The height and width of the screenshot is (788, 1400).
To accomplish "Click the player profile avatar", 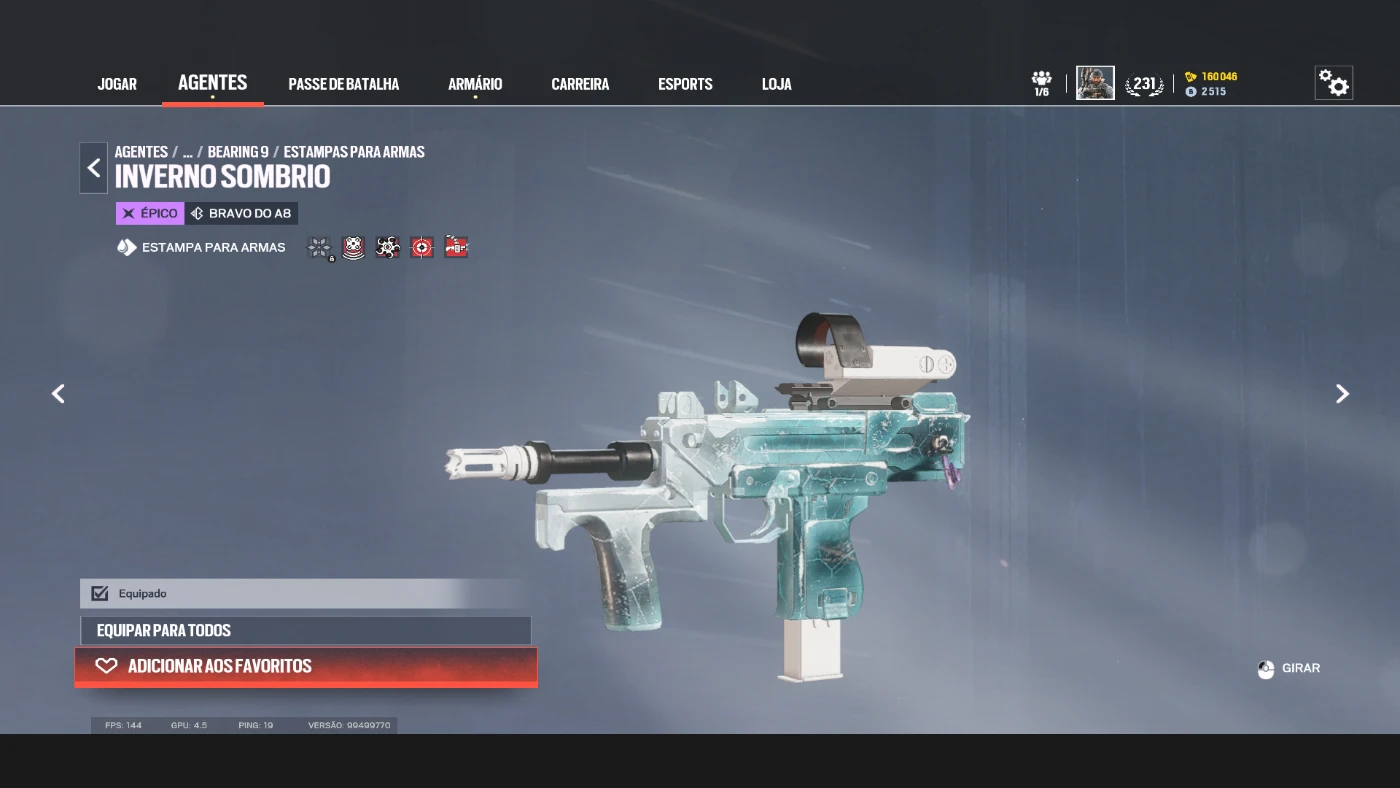I will tap(1095, 83).
